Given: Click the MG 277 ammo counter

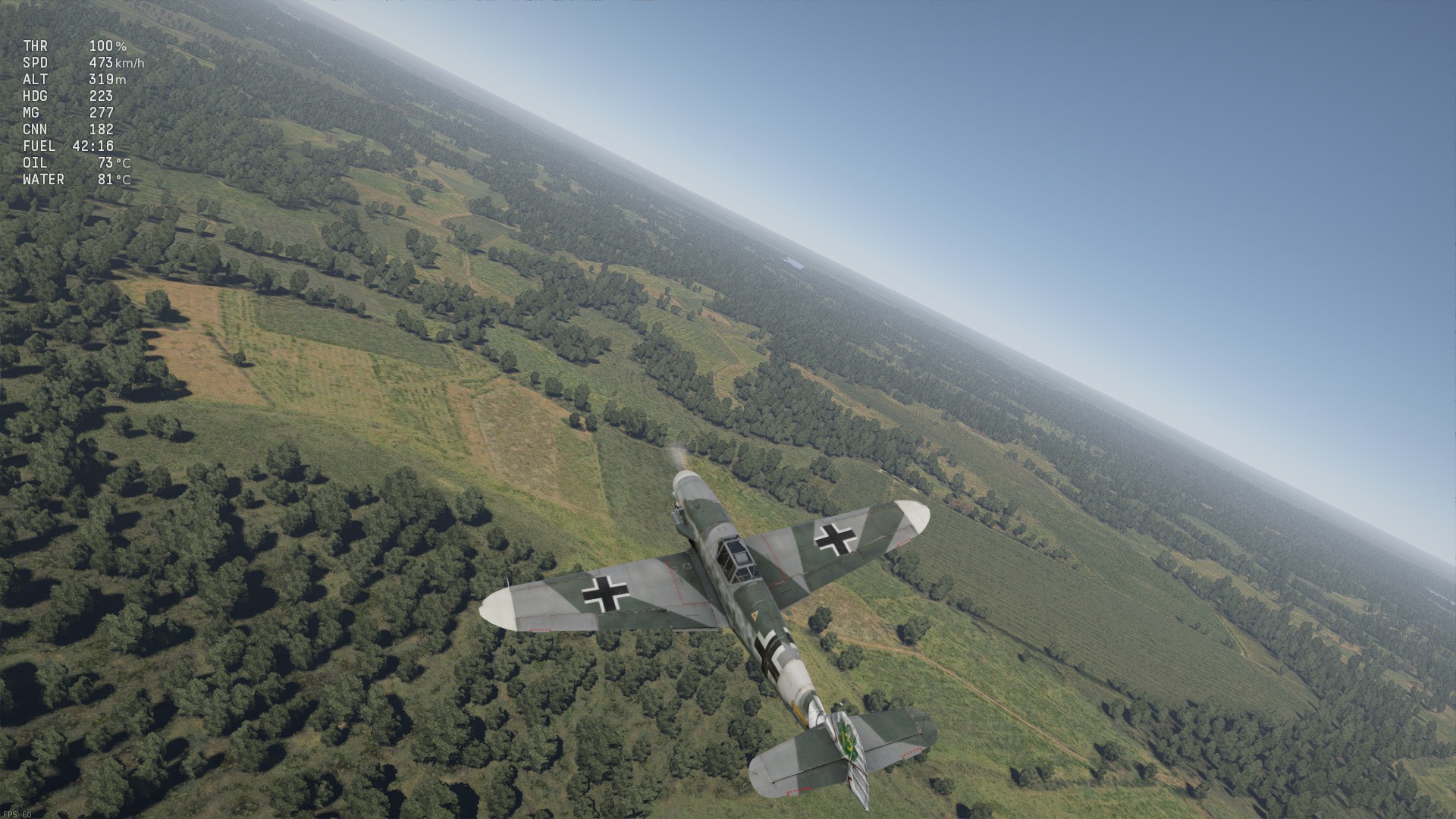Looking at the screenshot, I should (68, 112).
